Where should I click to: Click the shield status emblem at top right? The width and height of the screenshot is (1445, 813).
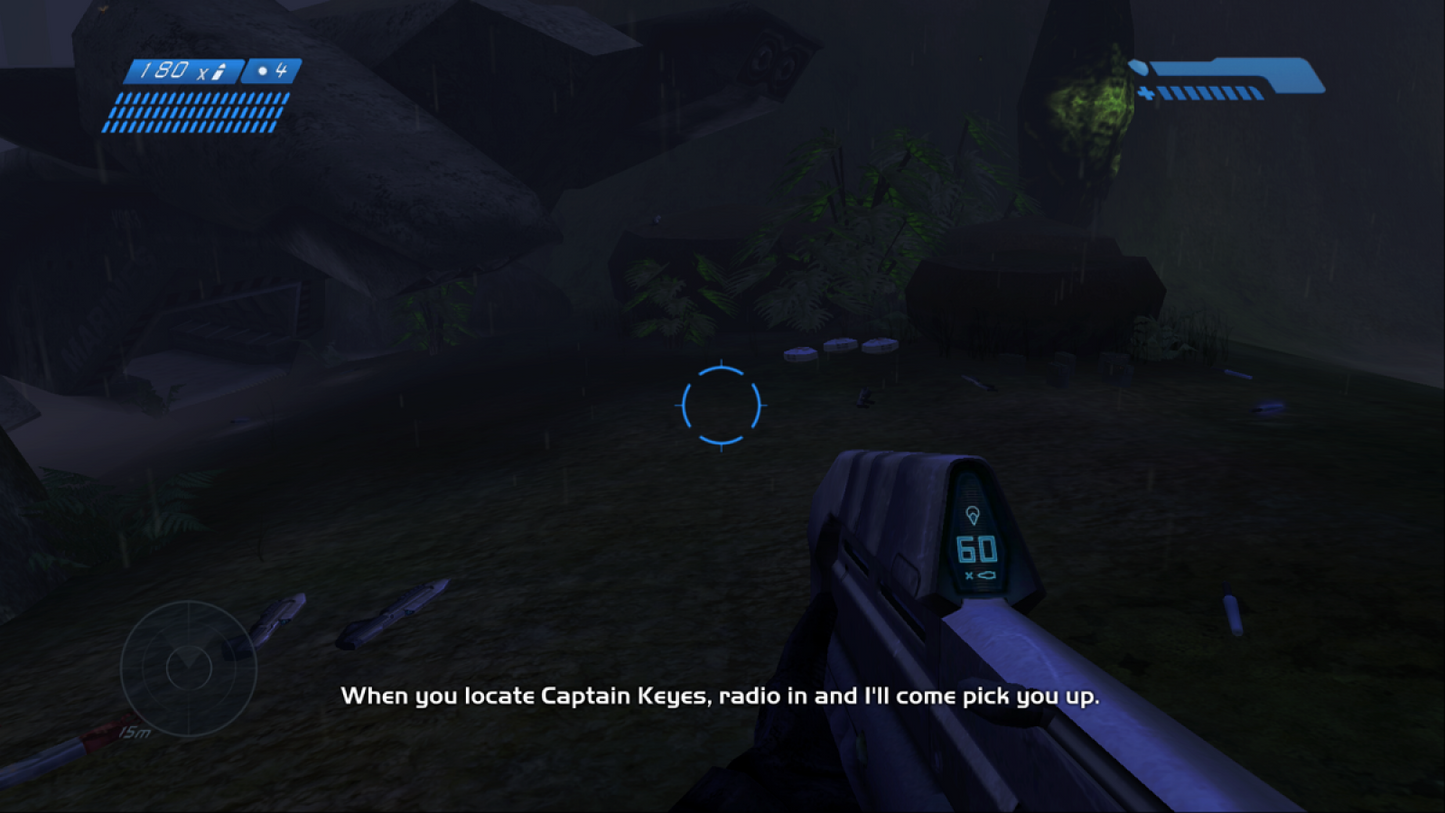coord(1136,70)
